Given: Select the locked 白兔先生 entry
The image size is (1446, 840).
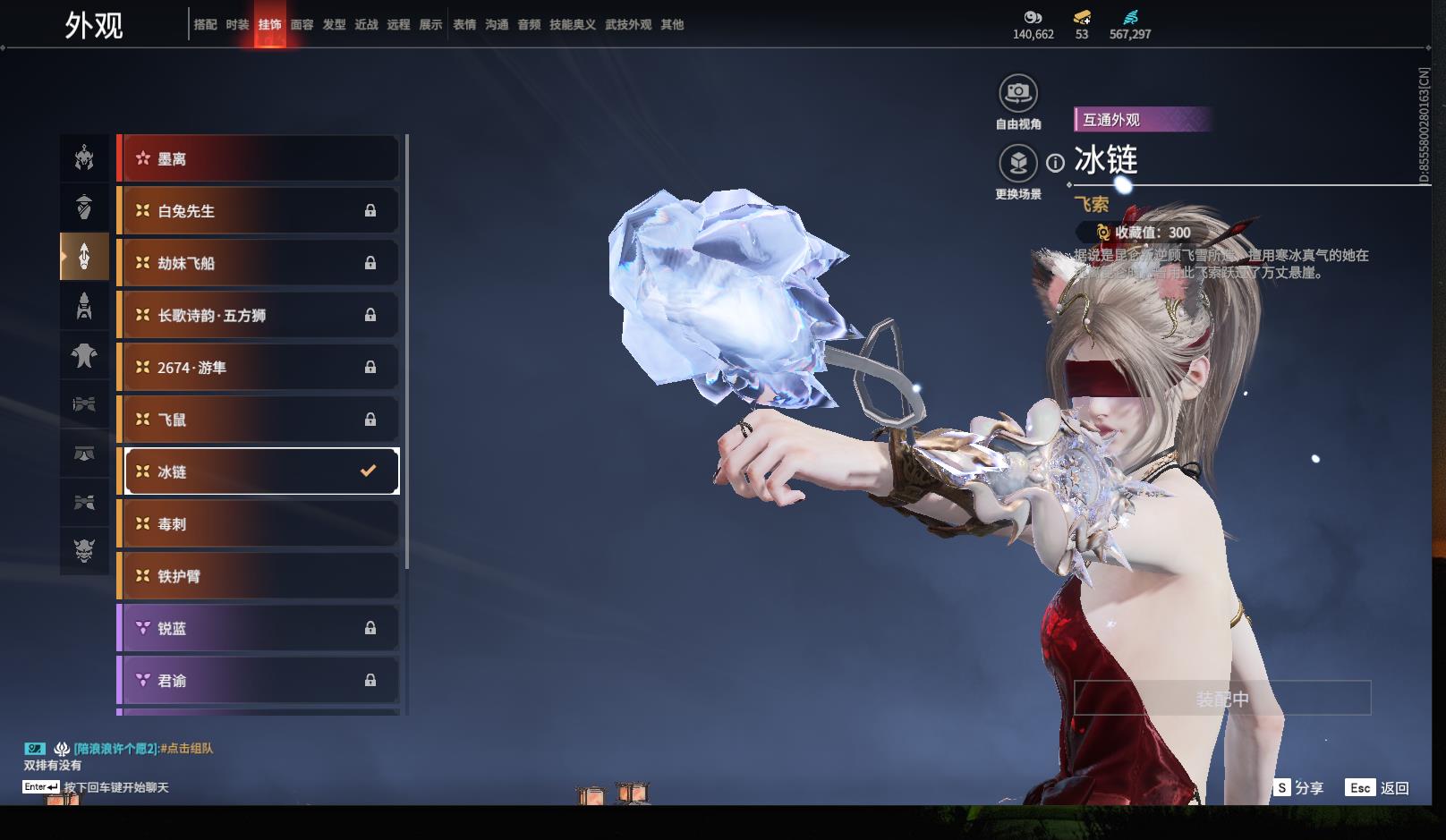Looking at the screenshot, I should click(259, 211).
